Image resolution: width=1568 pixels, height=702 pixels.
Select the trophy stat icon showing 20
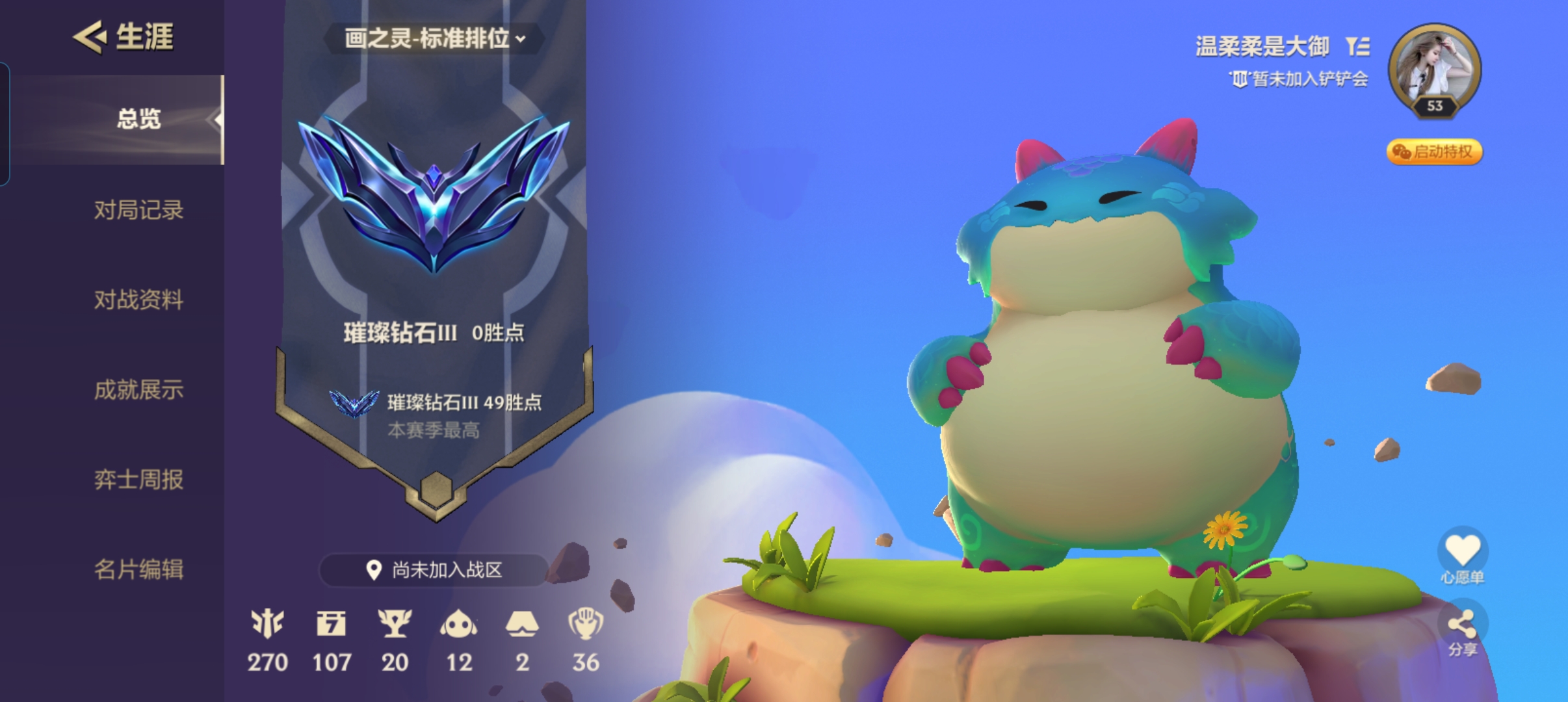click(x=395, y=624)
